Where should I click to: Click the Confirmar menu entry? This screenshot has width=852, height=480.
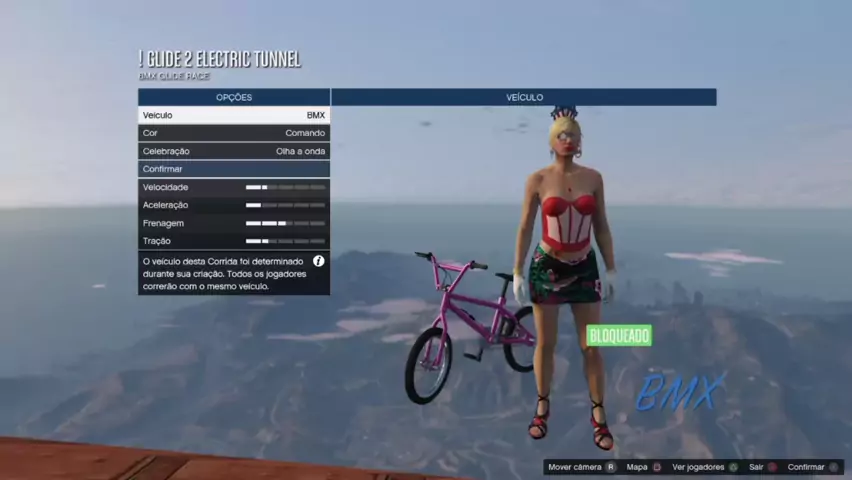pos(234,169)
